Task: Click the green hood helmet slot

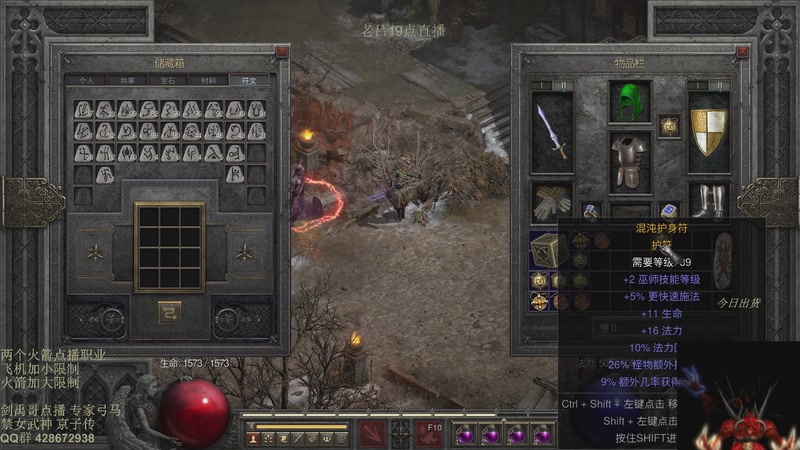Action: coord(629,101)
